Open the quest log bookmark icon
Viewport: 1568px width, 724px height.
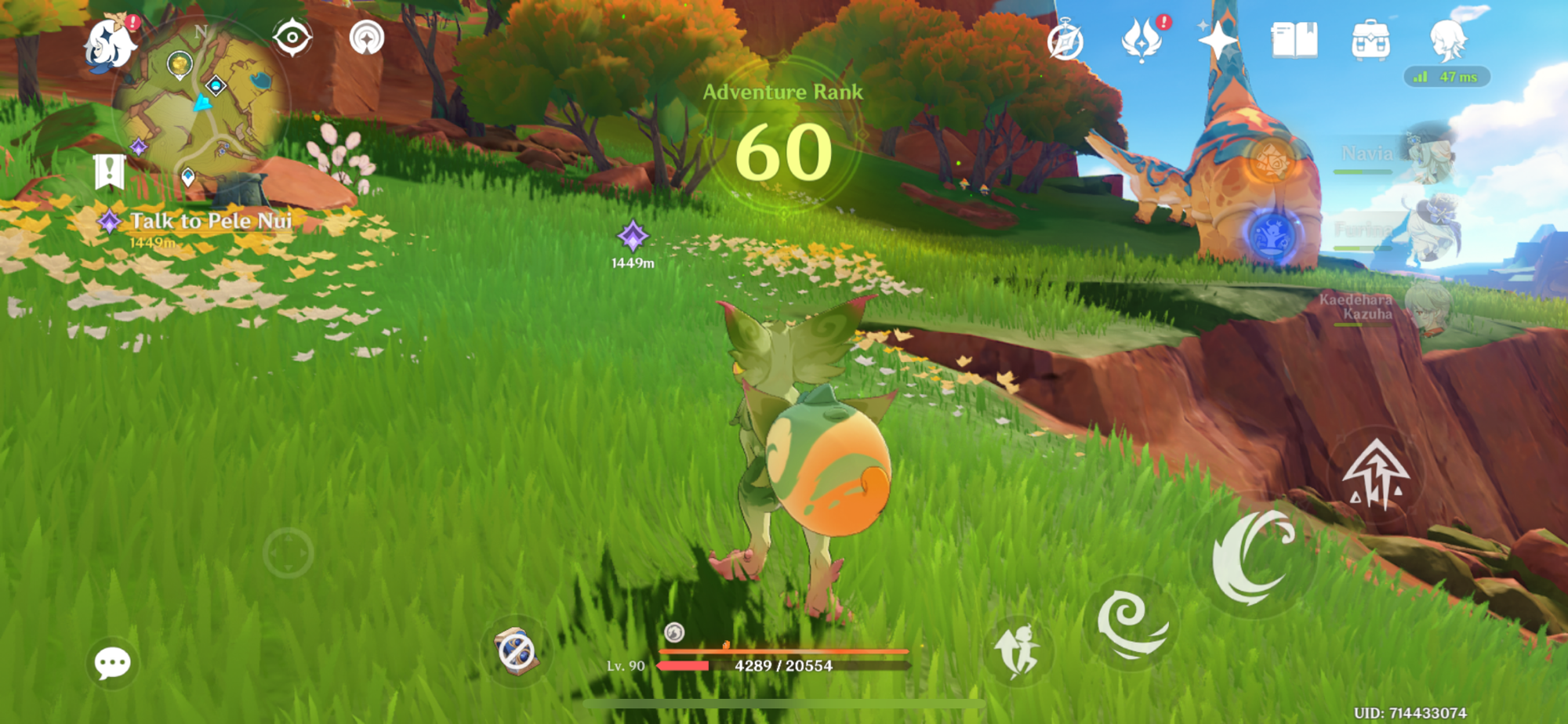(109, 172)
